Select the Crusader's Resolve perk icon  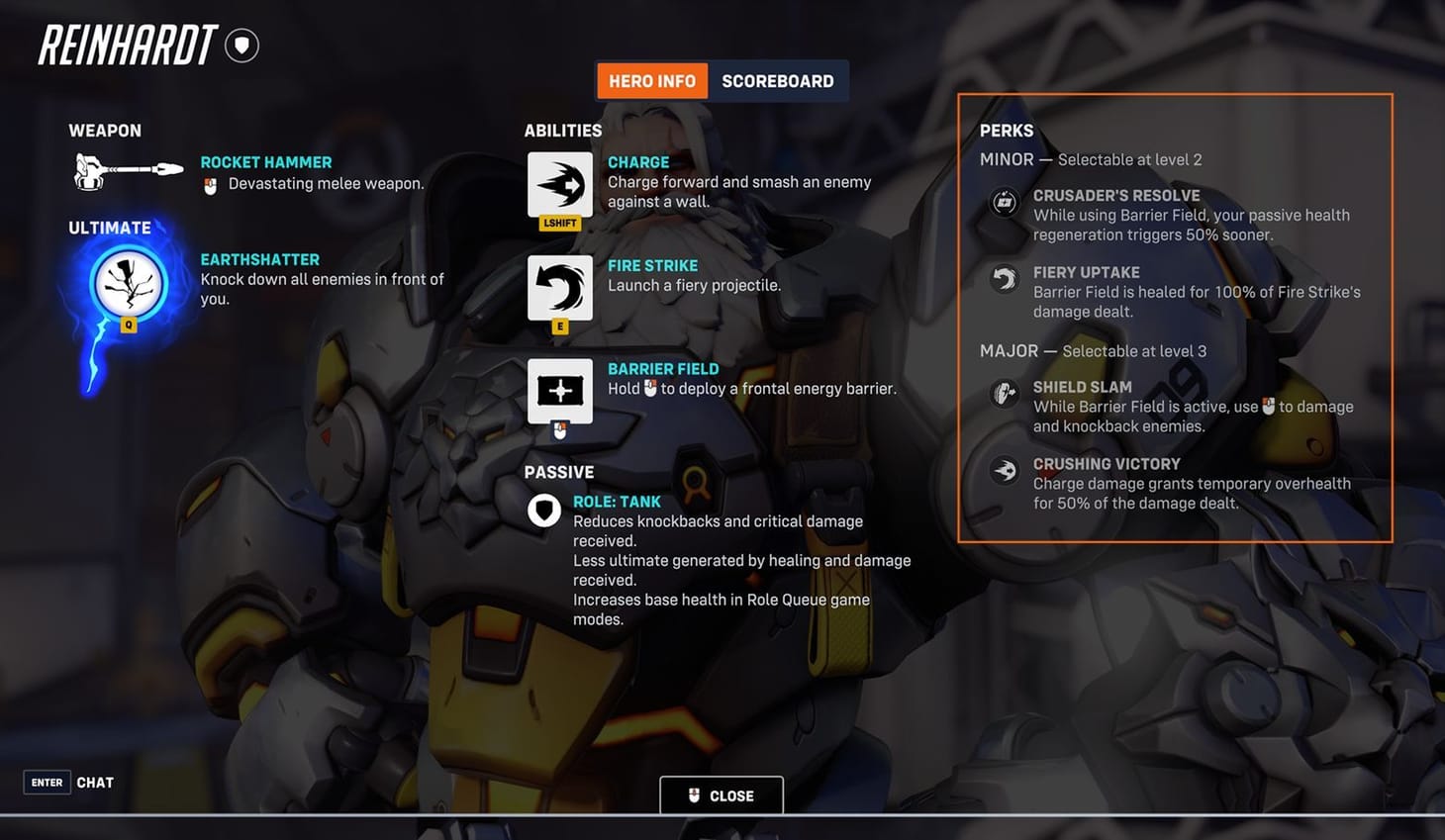(x=1004, y=202)
